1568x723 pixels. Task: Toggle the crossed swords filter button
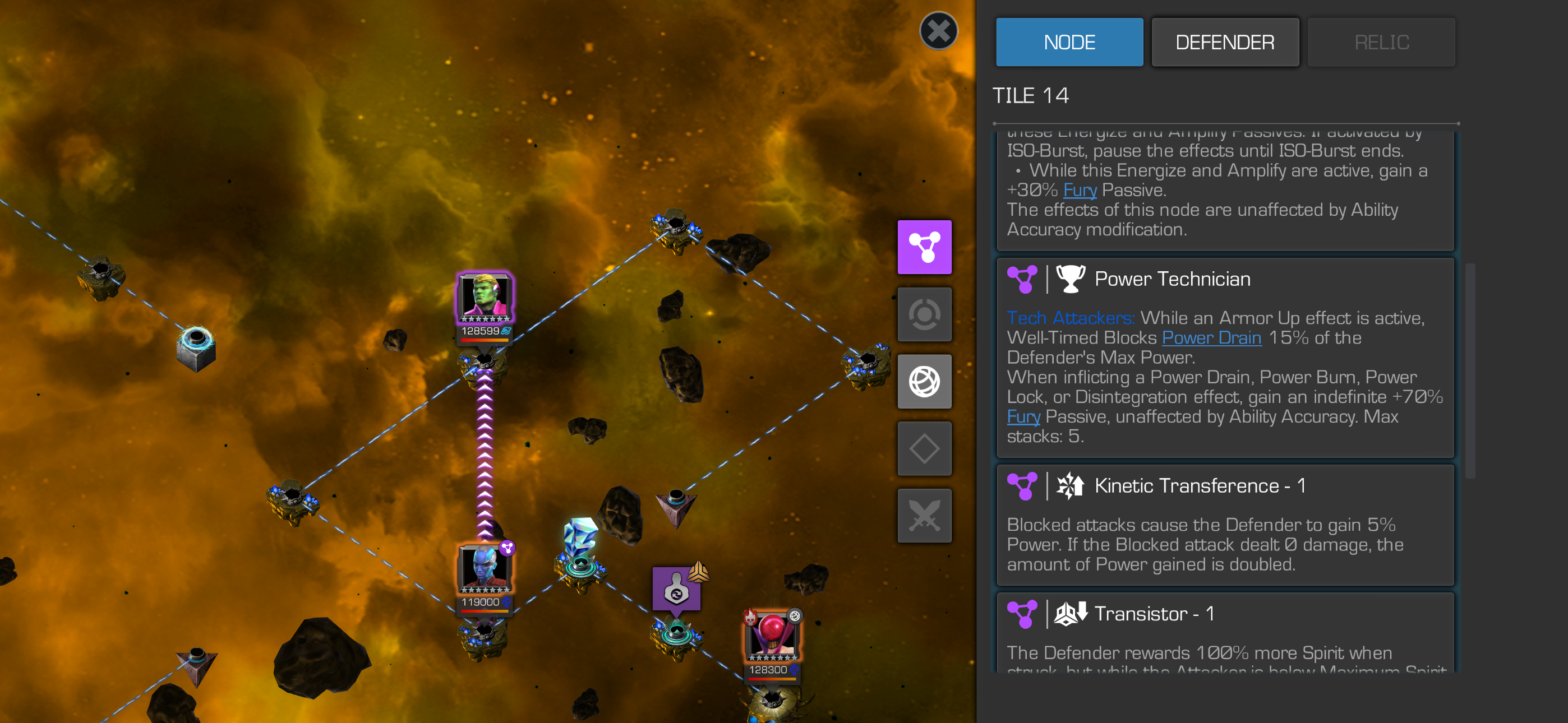(x=924, y=516)
